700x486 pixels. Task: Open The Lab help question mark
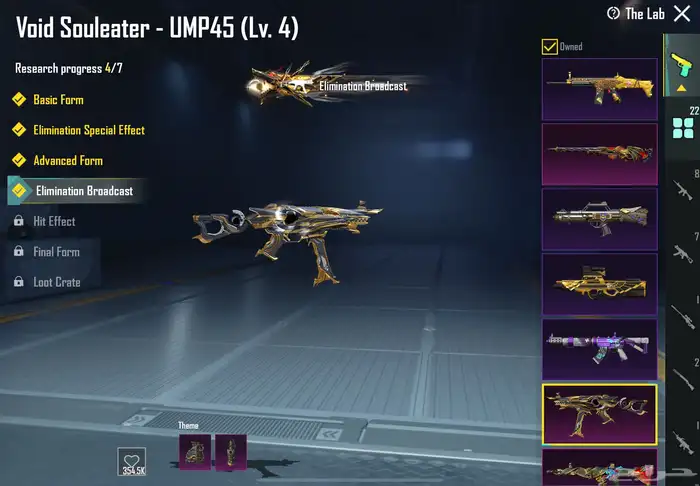click(x=613, y=14)
